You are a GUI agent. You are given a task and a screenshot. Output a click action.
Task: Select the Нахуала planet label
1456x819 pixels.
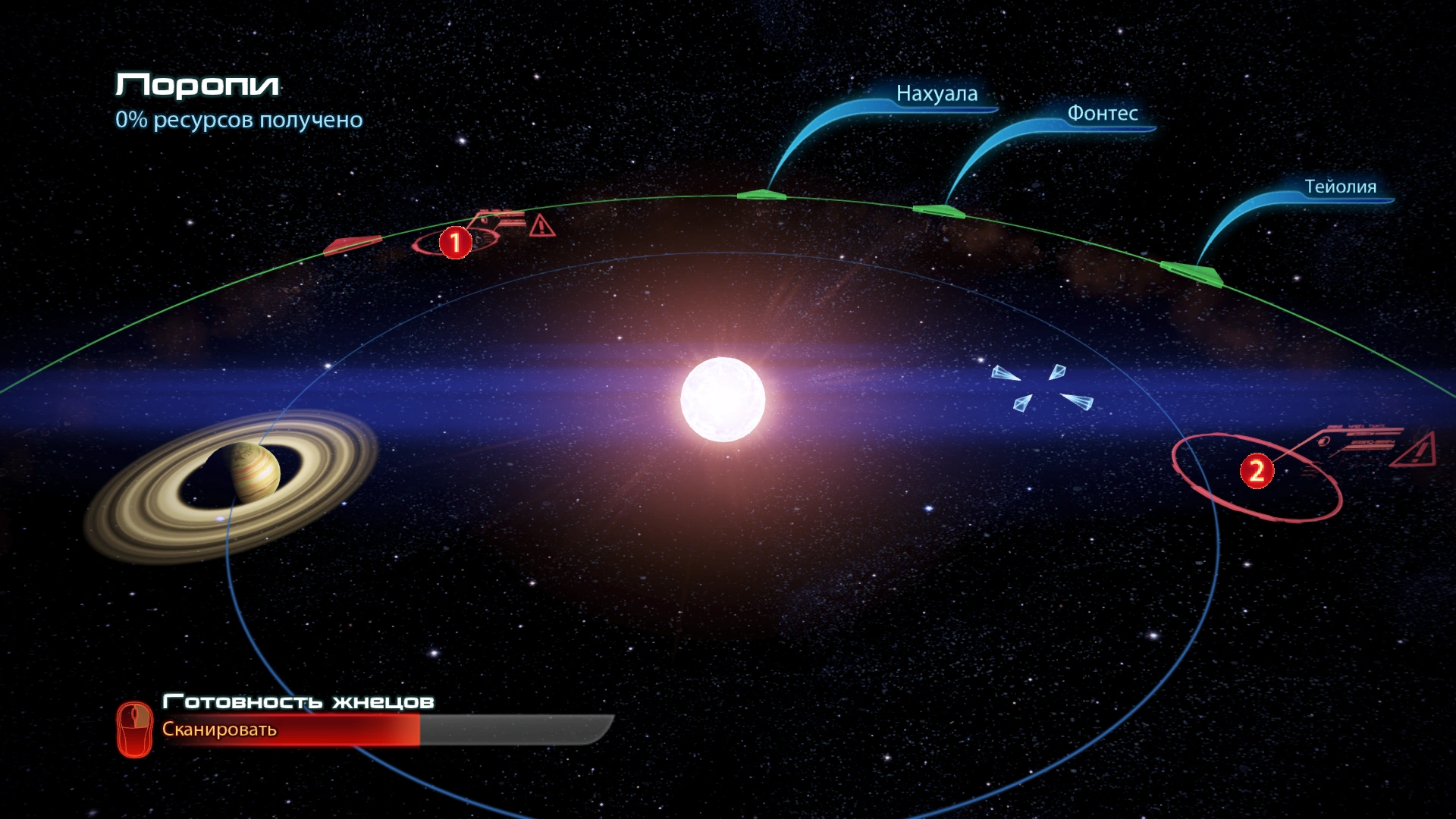pos(937,94)
